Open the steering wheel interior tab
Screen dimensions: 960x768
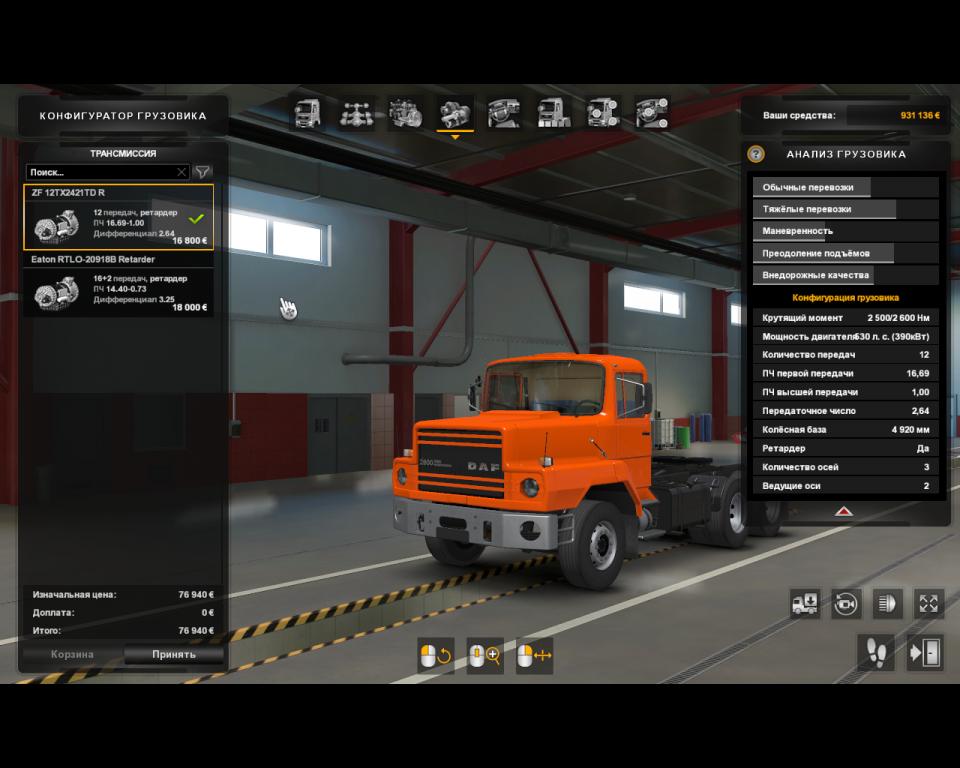click(504, 114)
